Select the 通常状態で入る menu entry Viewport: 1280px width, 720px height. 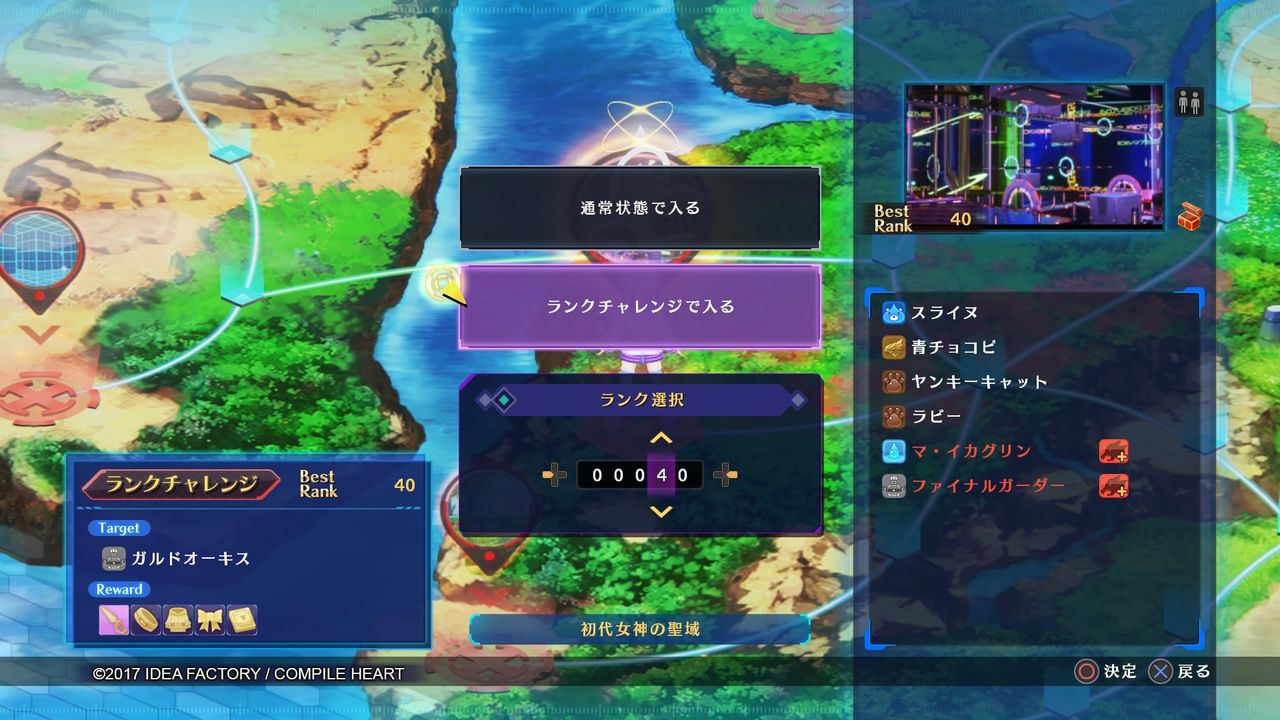tap(640, 208)
